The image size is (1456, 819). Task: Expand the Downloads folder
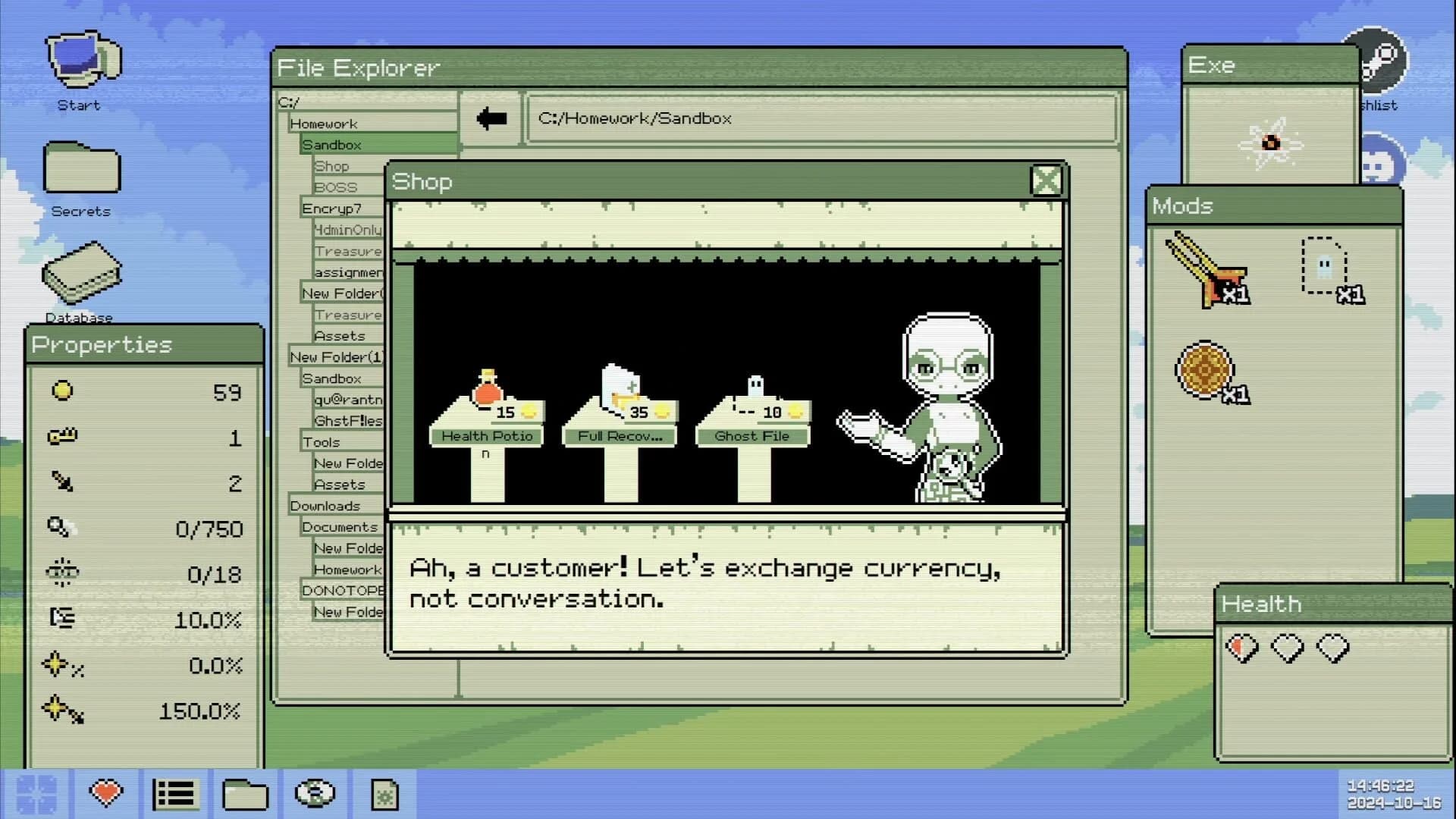click(x=325, y=505)
